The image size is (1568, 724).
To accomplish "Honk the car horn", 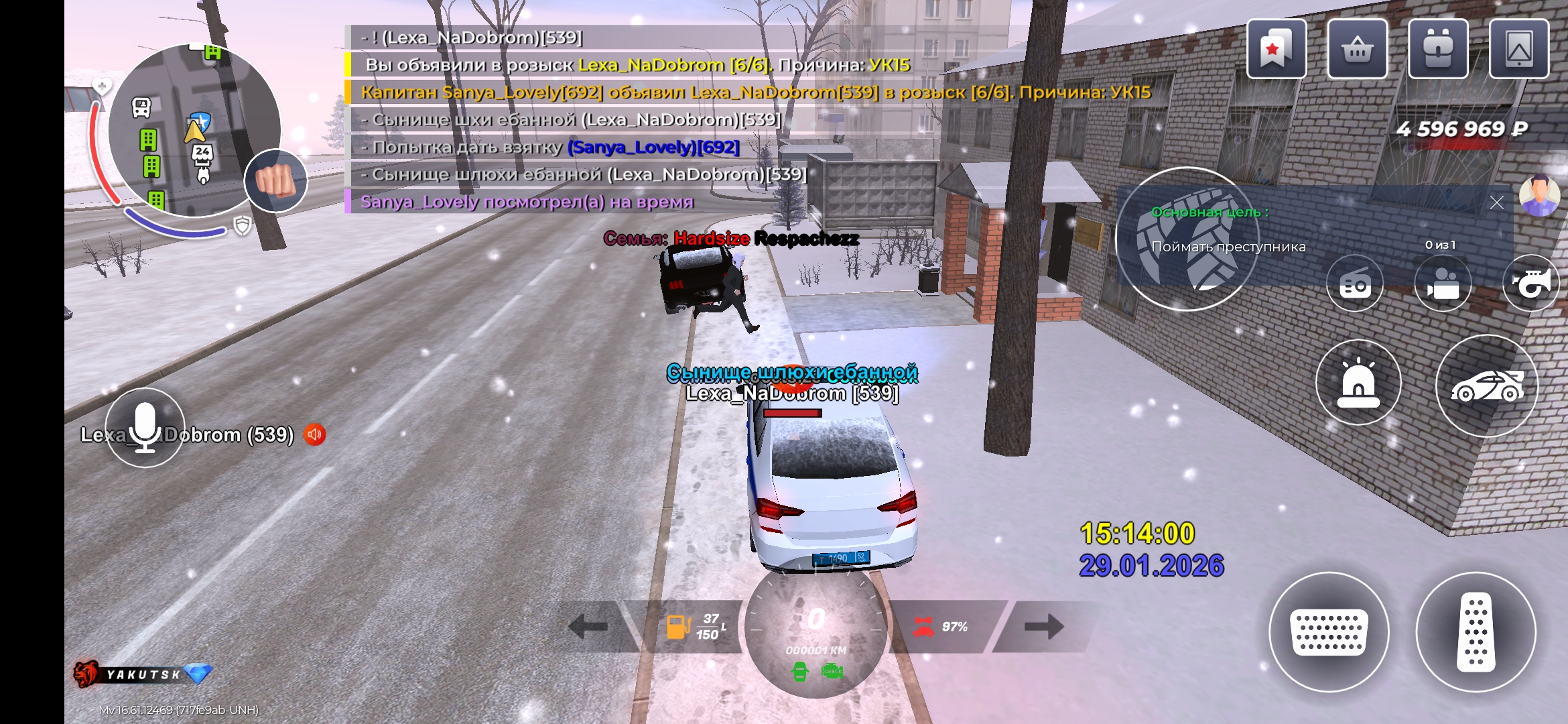I will 1531,284.
